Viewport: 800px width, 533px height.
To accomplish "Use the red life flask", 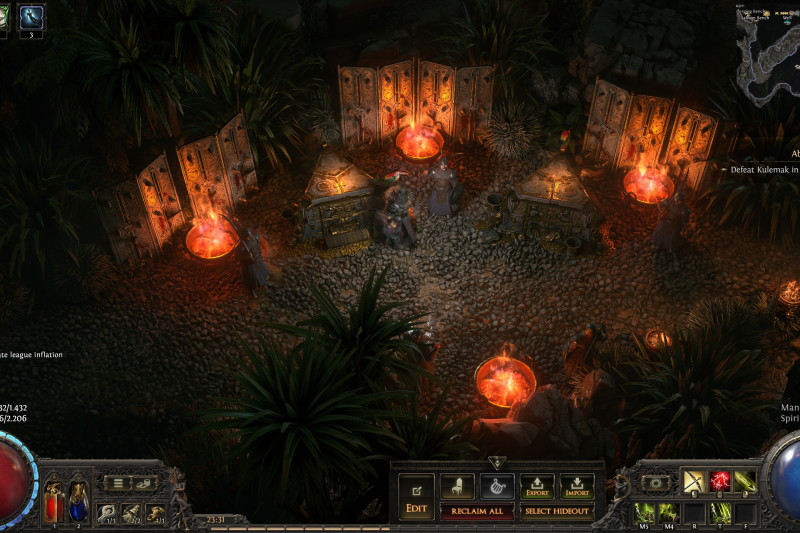I will [52, 500].
